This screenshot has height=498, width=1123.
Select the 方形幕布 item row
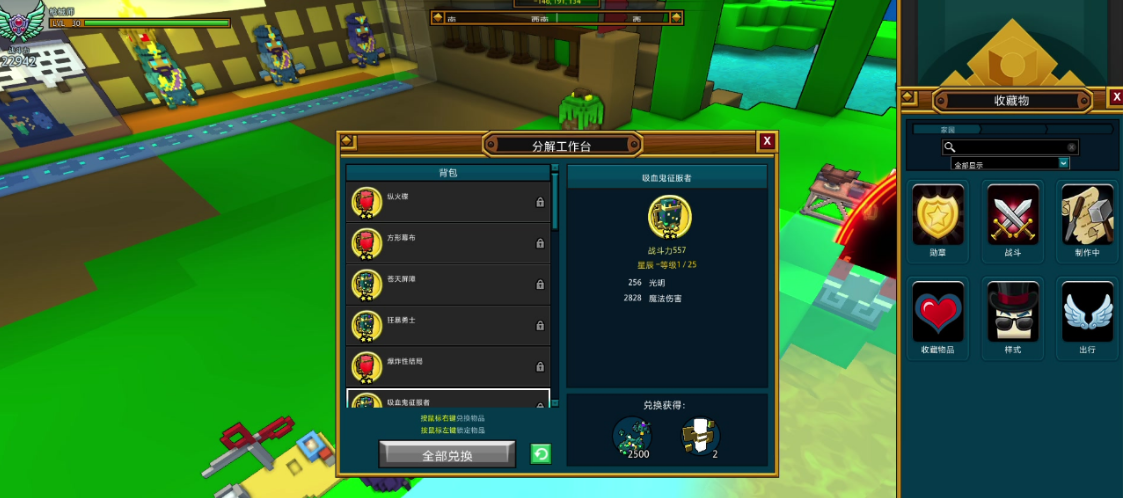pos(448,243)
